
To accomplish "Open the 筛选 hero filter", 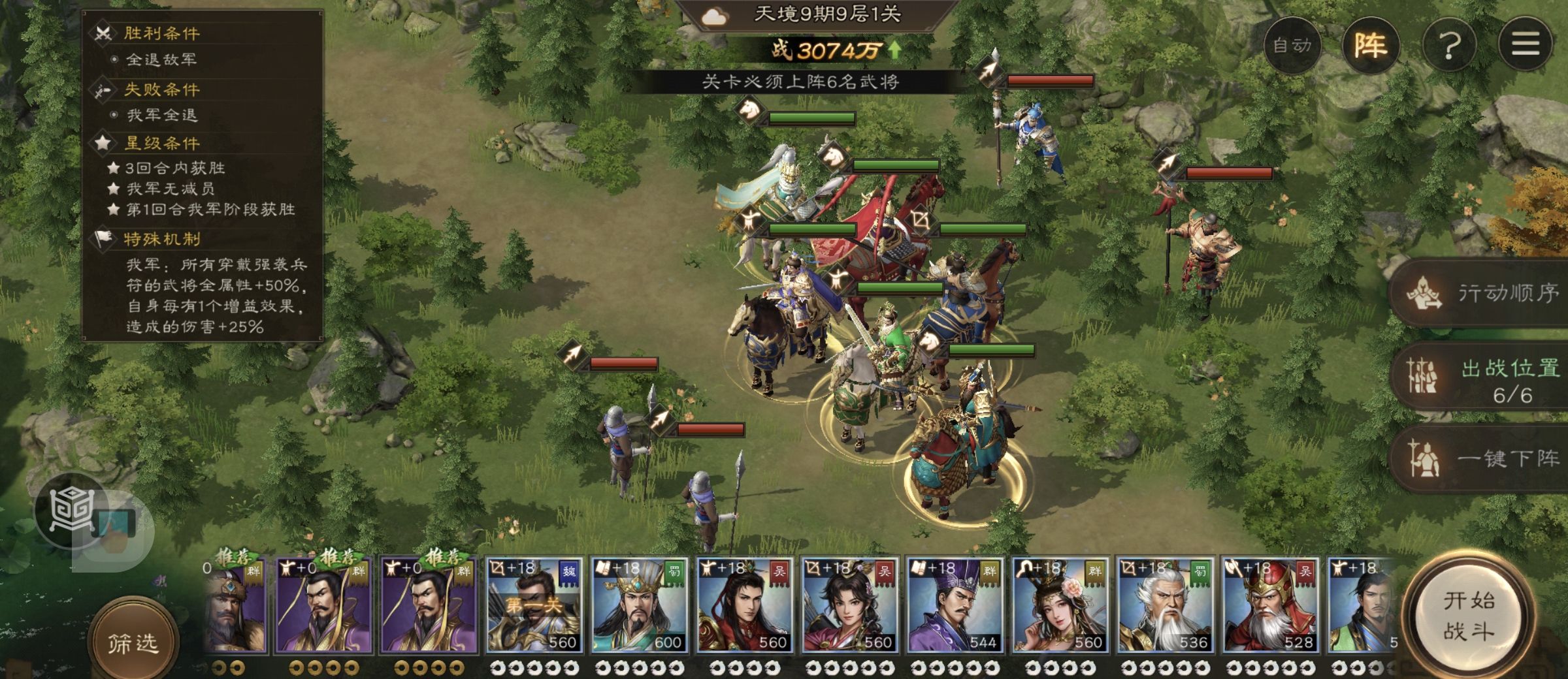I will (133, 643).
